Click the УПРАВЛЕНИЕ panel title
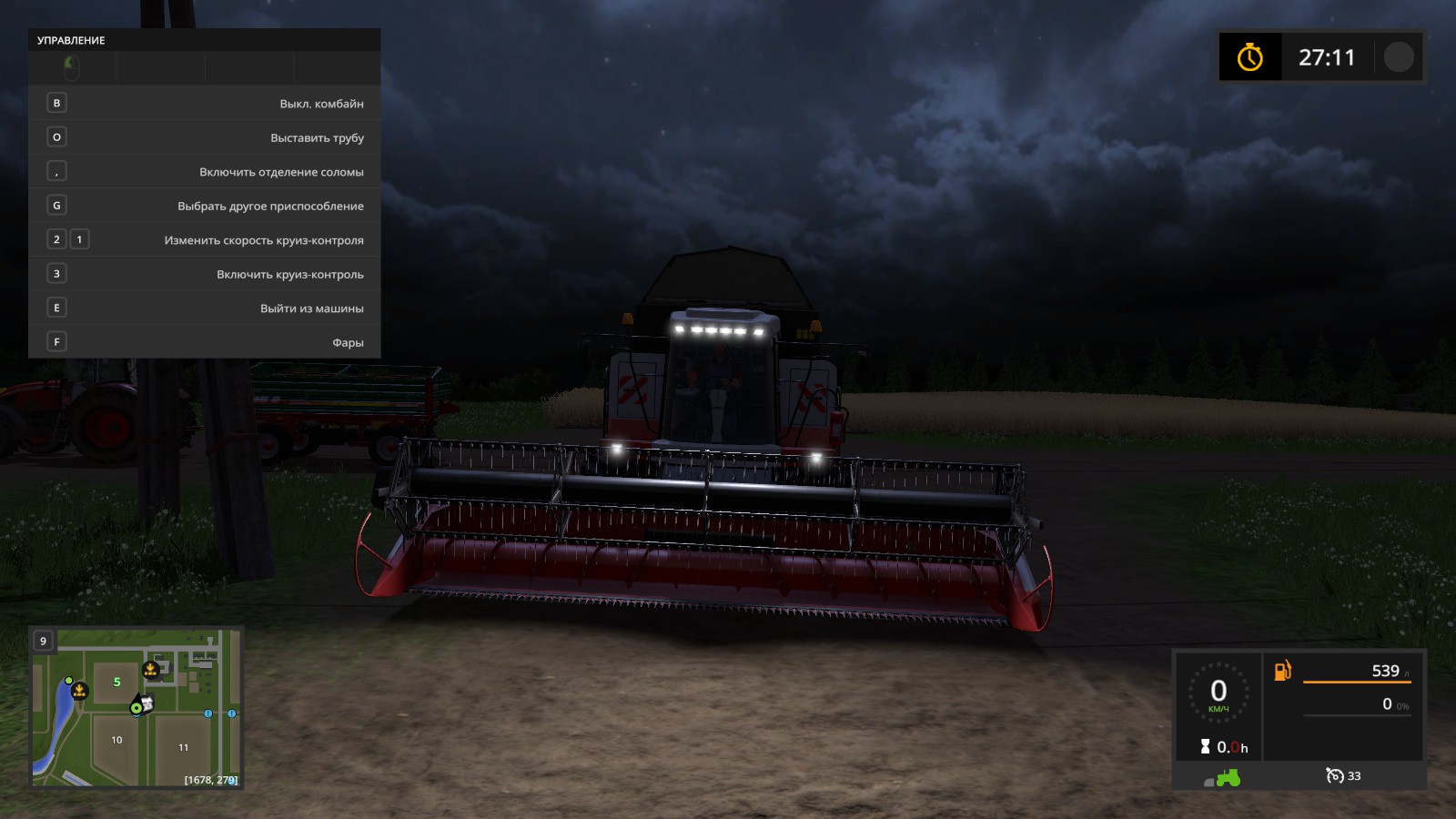1456x819 pixels. pyautogui.click(x=70, y=40)
